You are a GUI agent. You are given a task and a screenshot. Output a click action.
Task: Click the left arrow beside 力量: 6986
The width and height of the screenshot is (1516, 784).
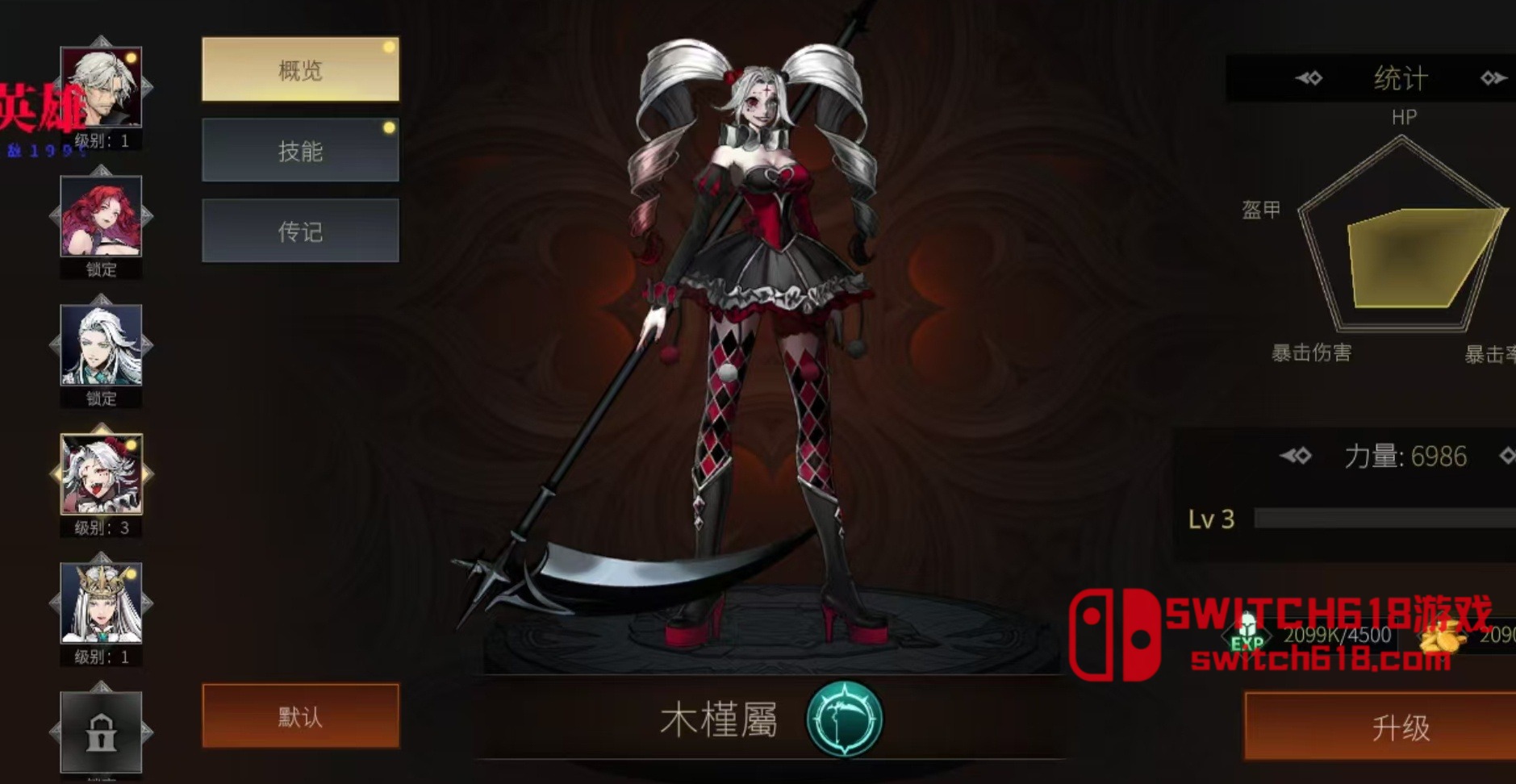[1297, 456]
